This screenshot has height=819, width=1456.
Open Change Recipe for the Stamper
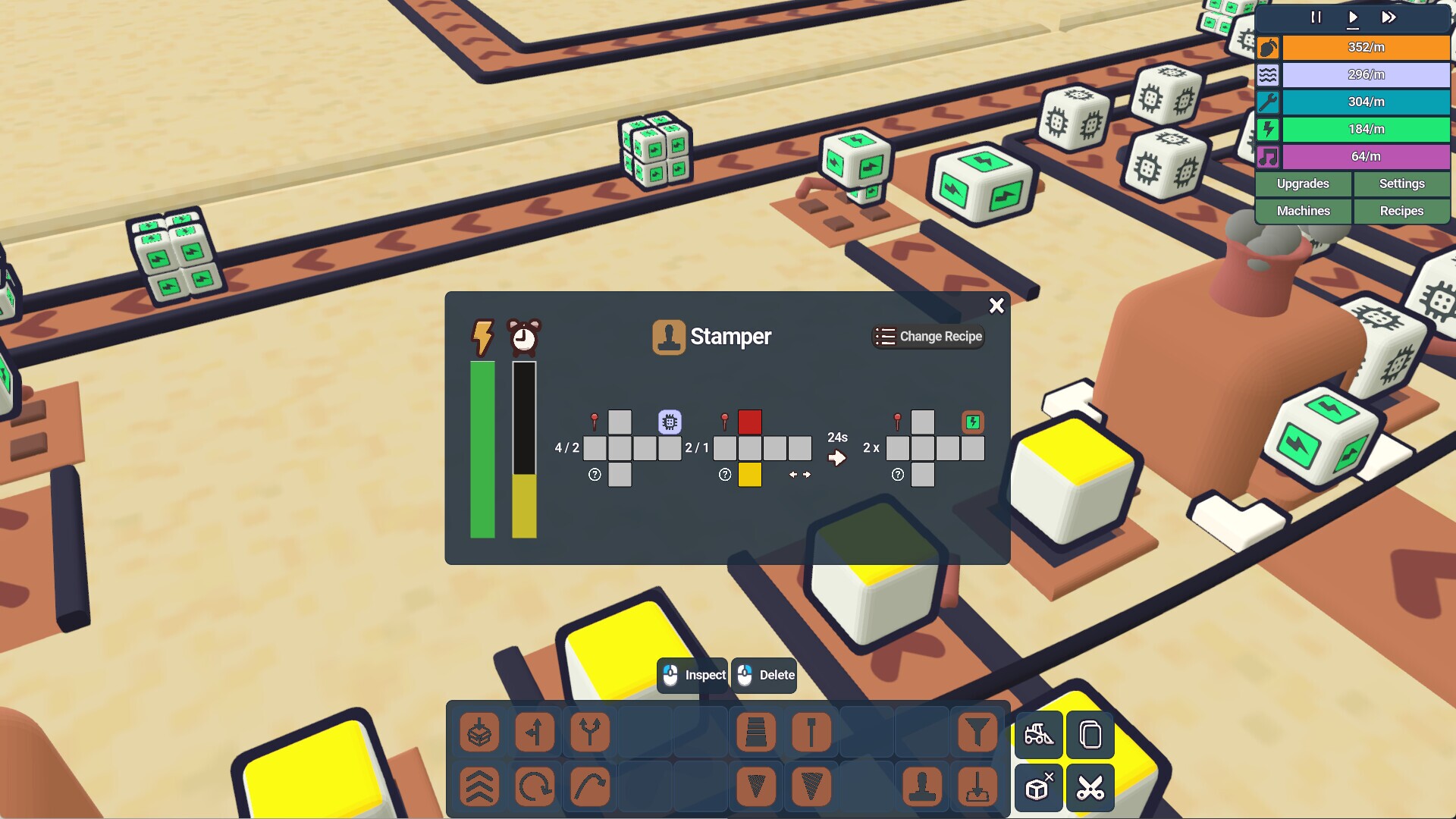pyautogui.click(x=928, y=336)
